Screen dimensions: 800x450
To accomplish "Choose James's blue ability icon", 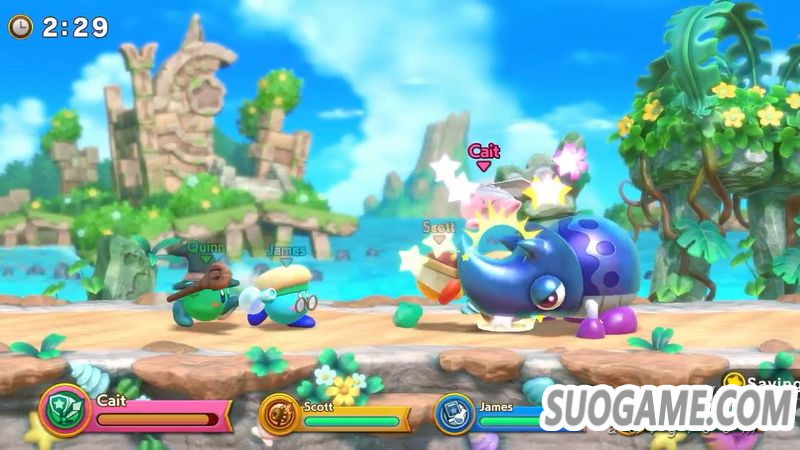I will pos(453,413).
